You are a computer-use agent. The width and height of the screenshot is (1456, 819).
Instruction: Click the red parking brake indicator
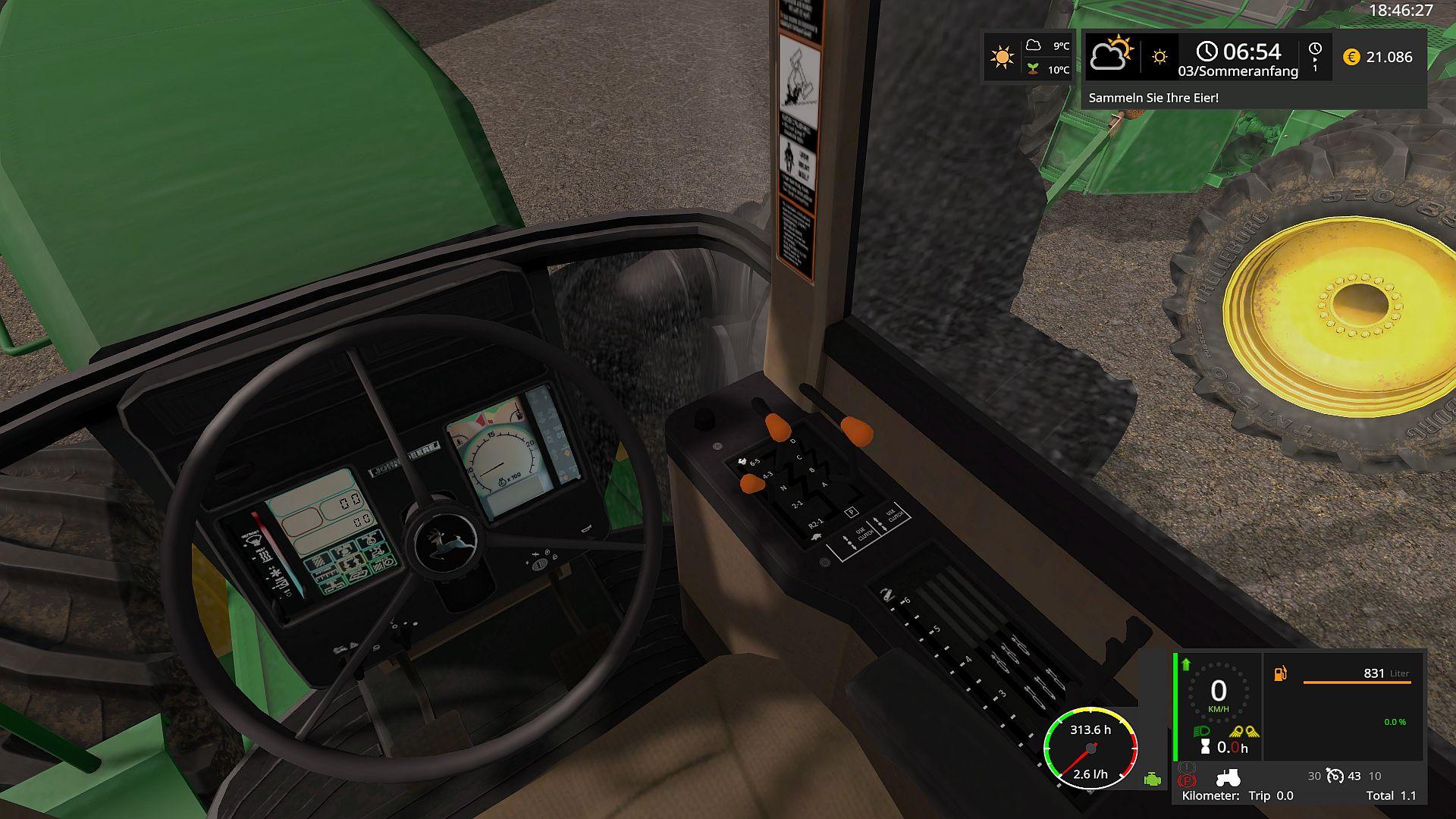coord(1187,780)
